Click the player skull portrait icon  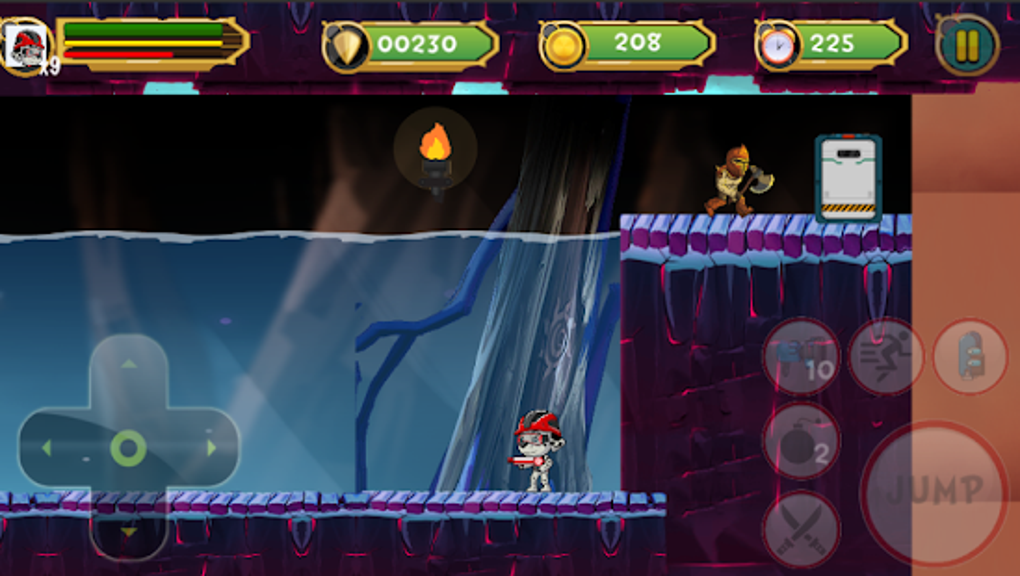click(x=26, y=45)
